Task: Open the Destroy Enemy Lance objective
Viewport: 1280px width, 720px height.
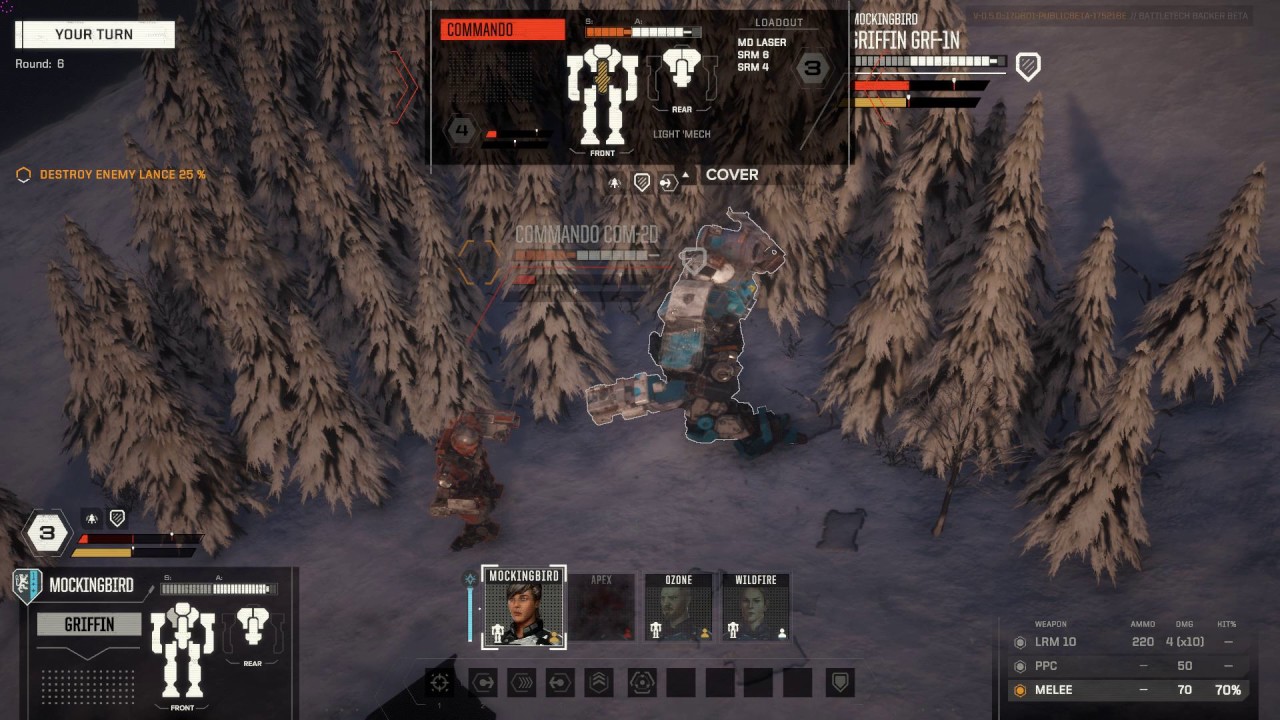Action: pos(122,175)
